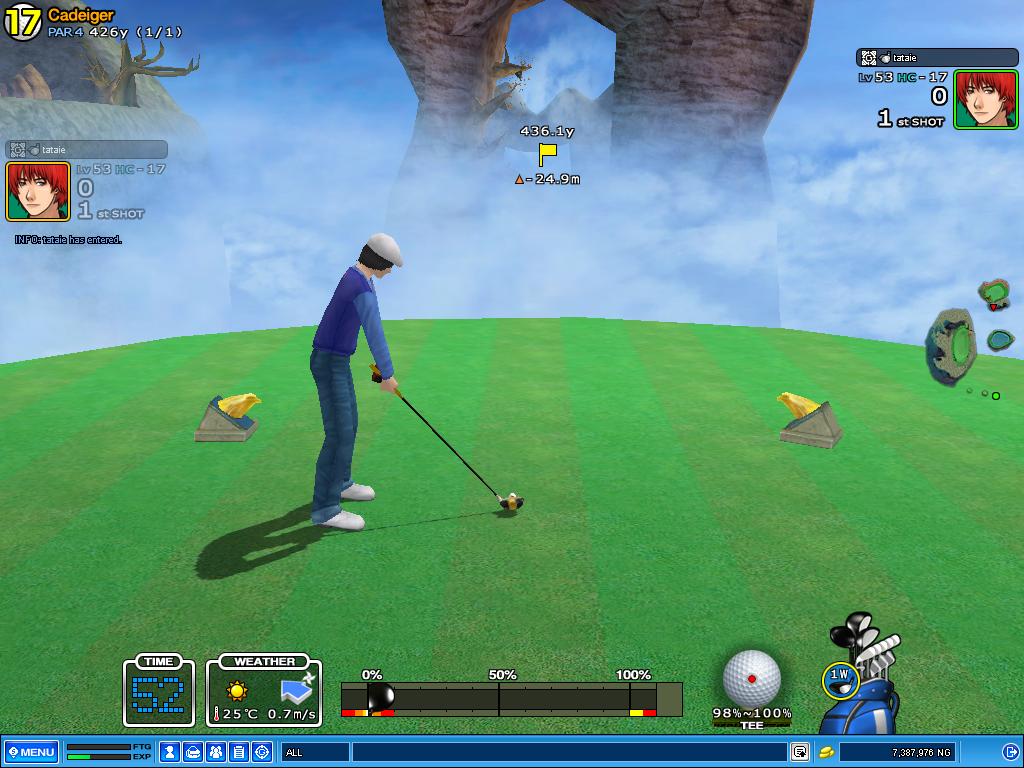This screenshot has height=768, width=1024.
Task: Click the yellow pin flag distance marker
Action: click(547, 154)
